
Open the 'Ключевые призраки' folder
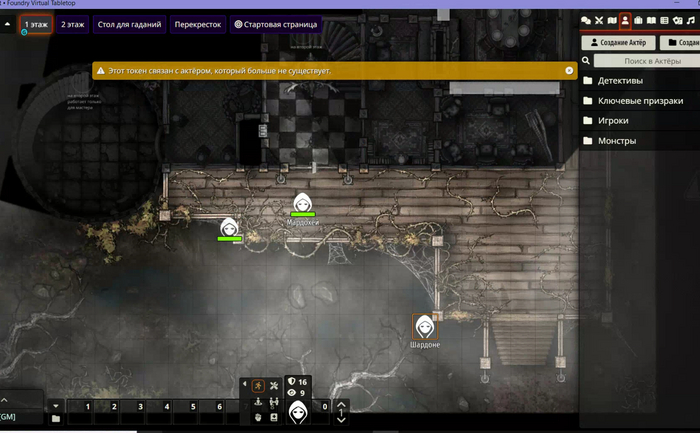[x=640, y=101]
